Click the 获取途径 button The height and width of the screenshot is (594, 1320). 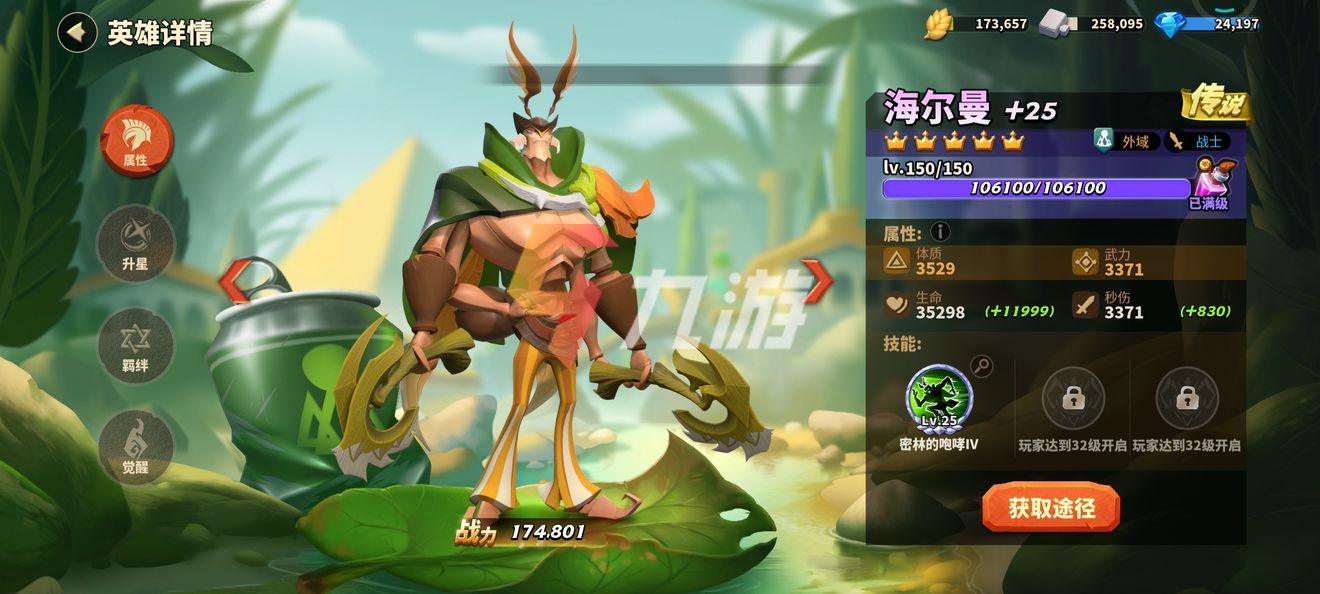tap(1050, 508)
